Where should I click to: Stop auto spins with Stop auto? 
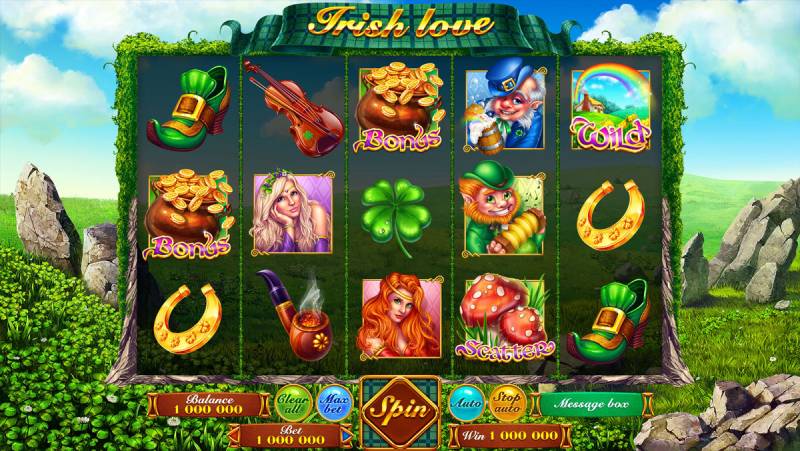pyautogui.click(x=508, y=404)
